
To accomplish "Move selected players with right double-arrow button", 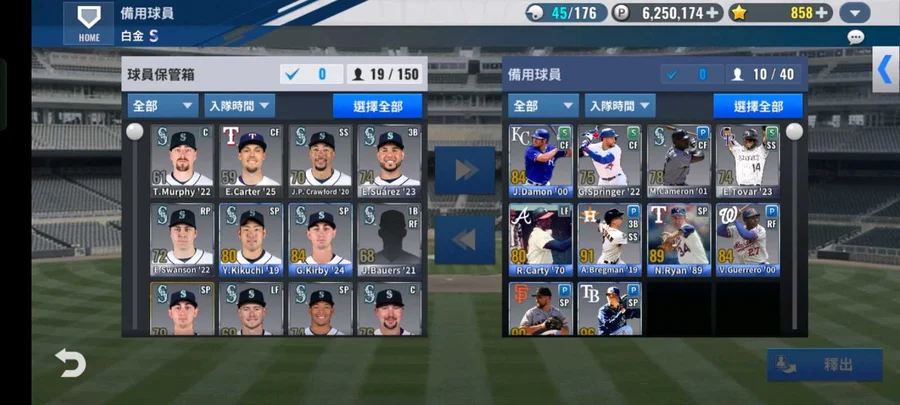I will click(465, 170).
